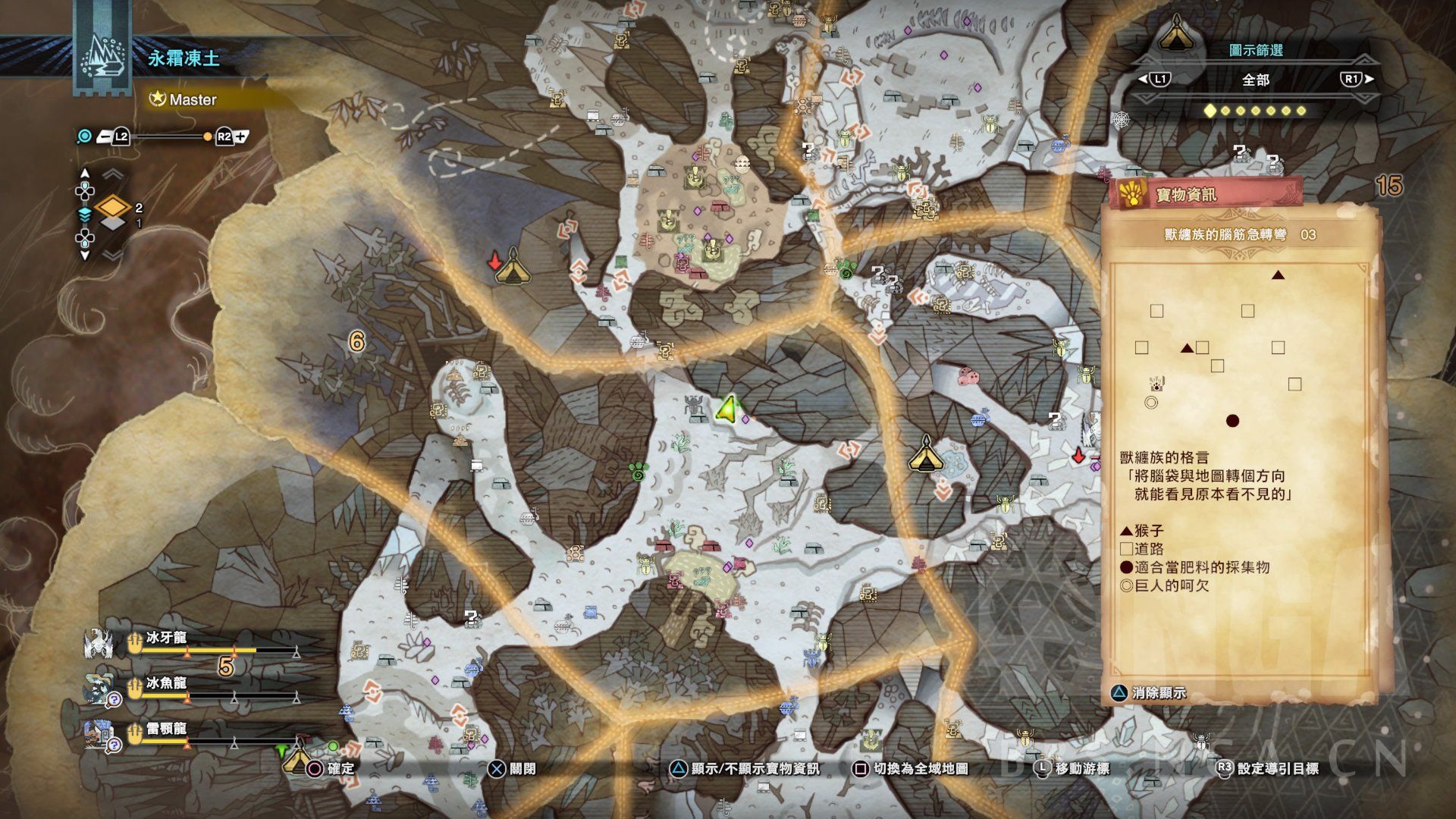Click the orange map zoom slider handle

click(208, 137)
